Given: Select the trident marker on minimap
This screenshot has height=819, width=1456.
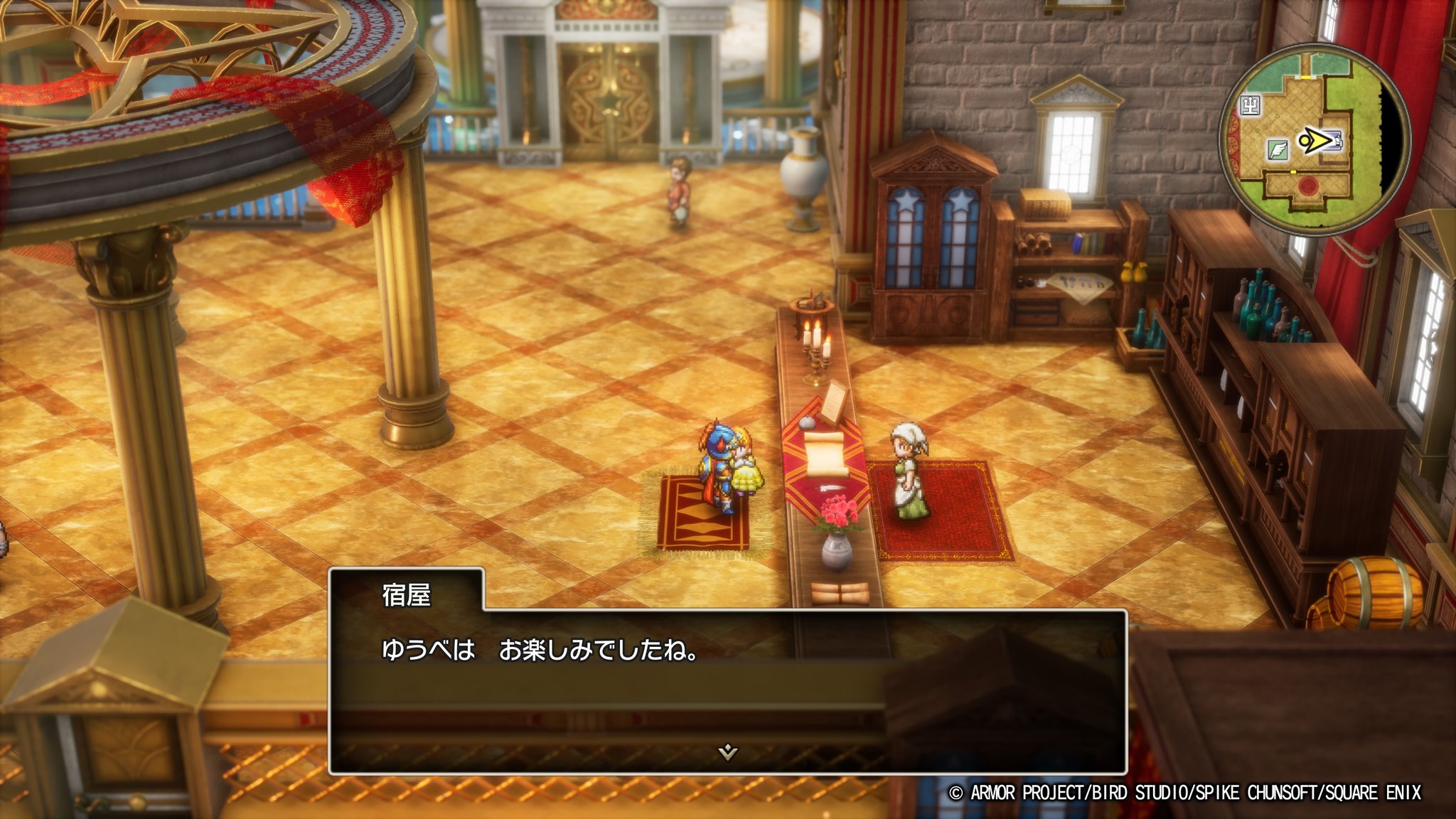Looking at the screenshot, I should [1250, 106].
